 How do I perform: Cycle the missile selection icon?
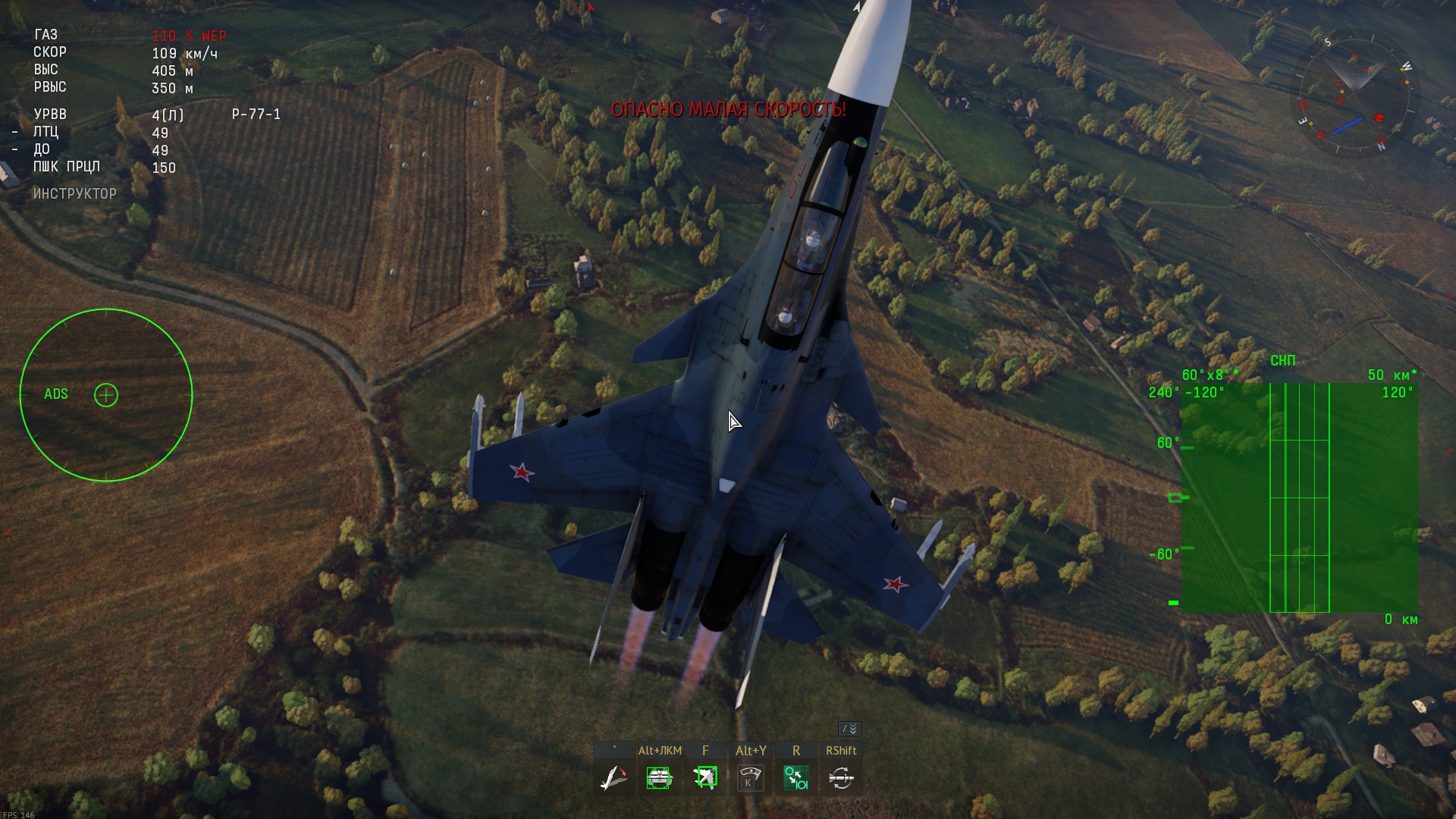(x=841, y=778)
